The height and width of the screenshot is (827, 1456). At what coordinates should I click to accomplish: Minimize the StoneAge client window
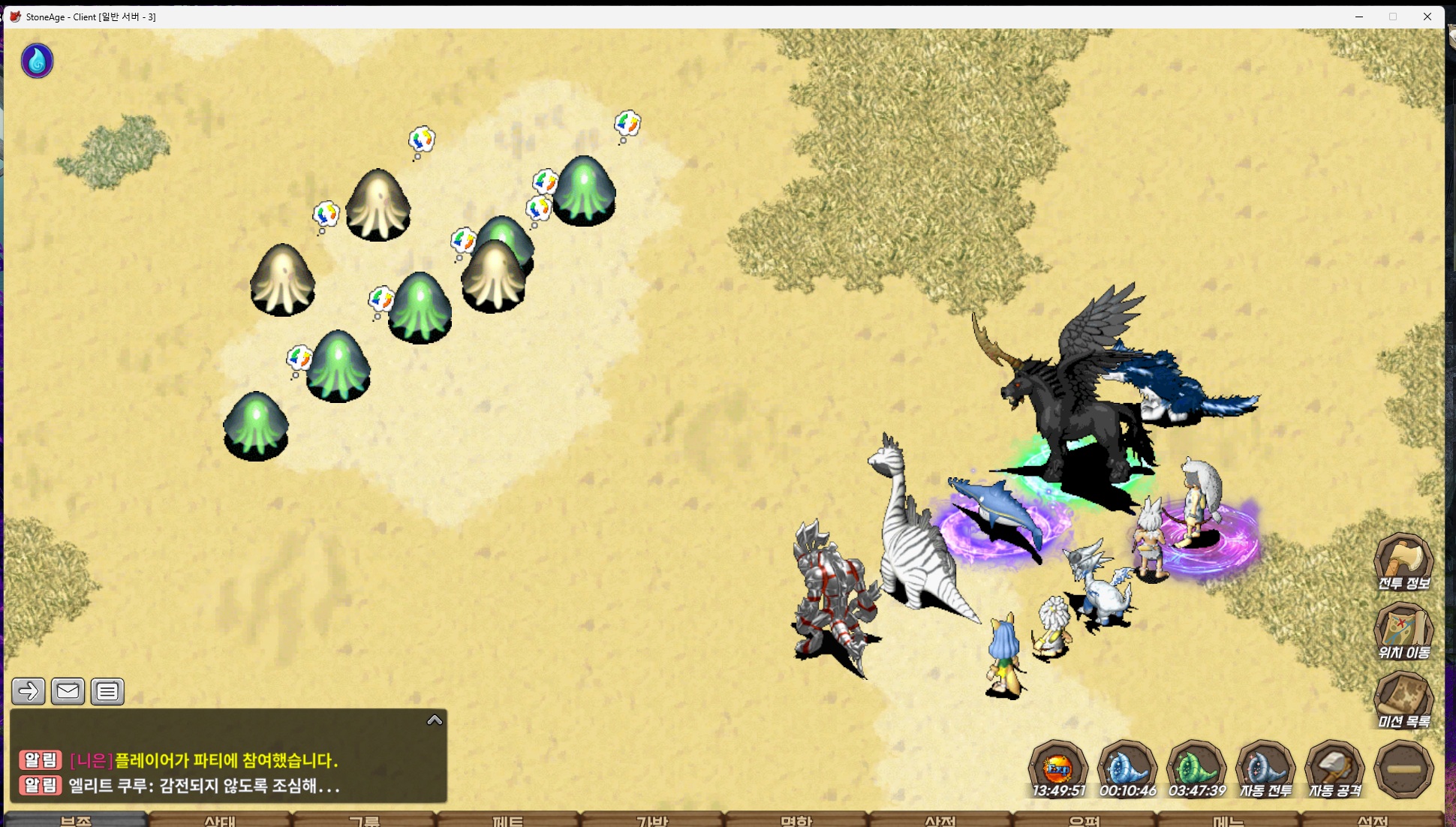(1359, 17)
